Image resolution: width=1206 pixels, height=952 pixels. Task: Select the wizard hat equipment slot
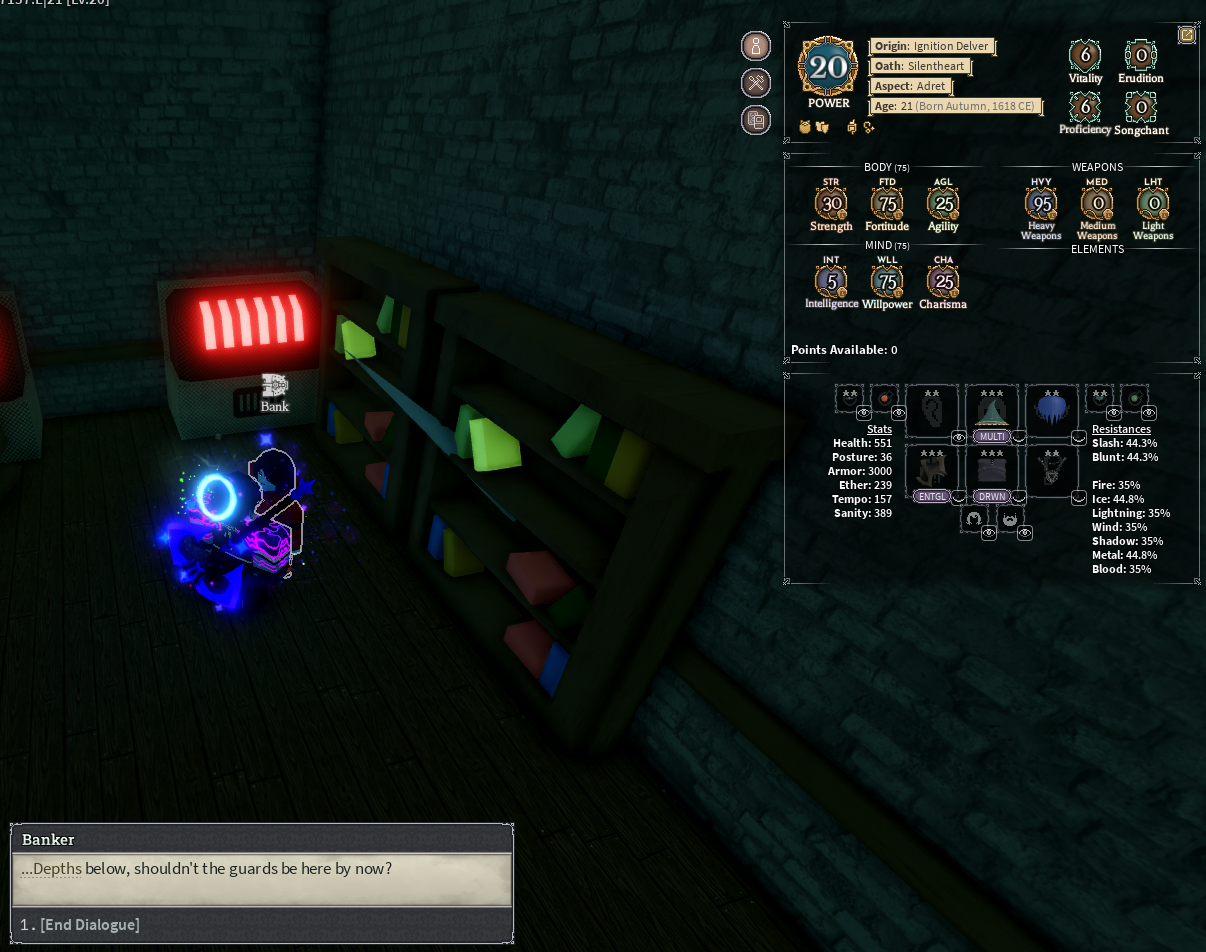click(991, 408)
